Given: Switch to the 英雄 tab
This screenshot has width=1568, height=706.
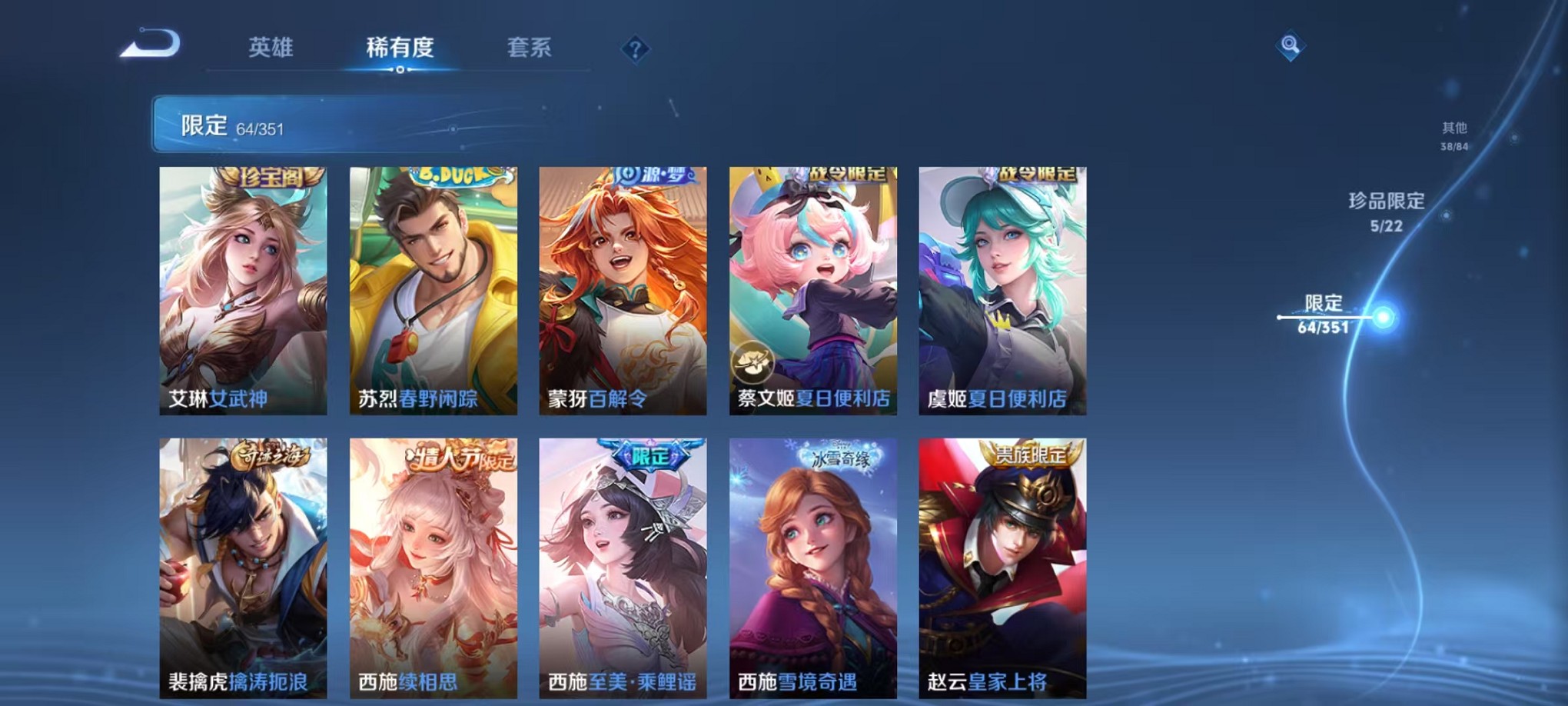Looking at the screenshot, I should (x=271, y=48).
